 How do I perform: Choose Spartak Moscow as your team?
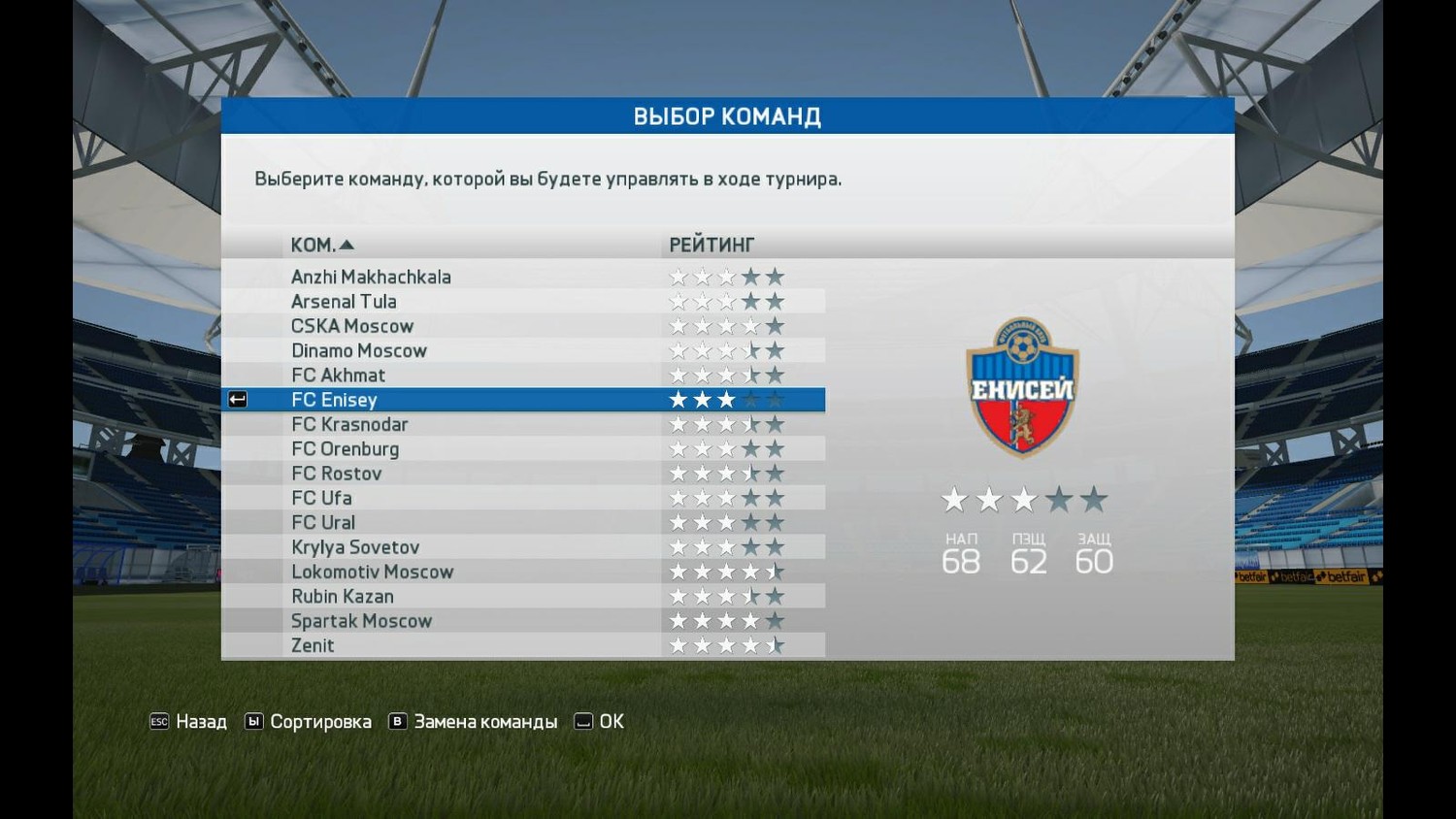pyautogui.click(x=361, y=621)
